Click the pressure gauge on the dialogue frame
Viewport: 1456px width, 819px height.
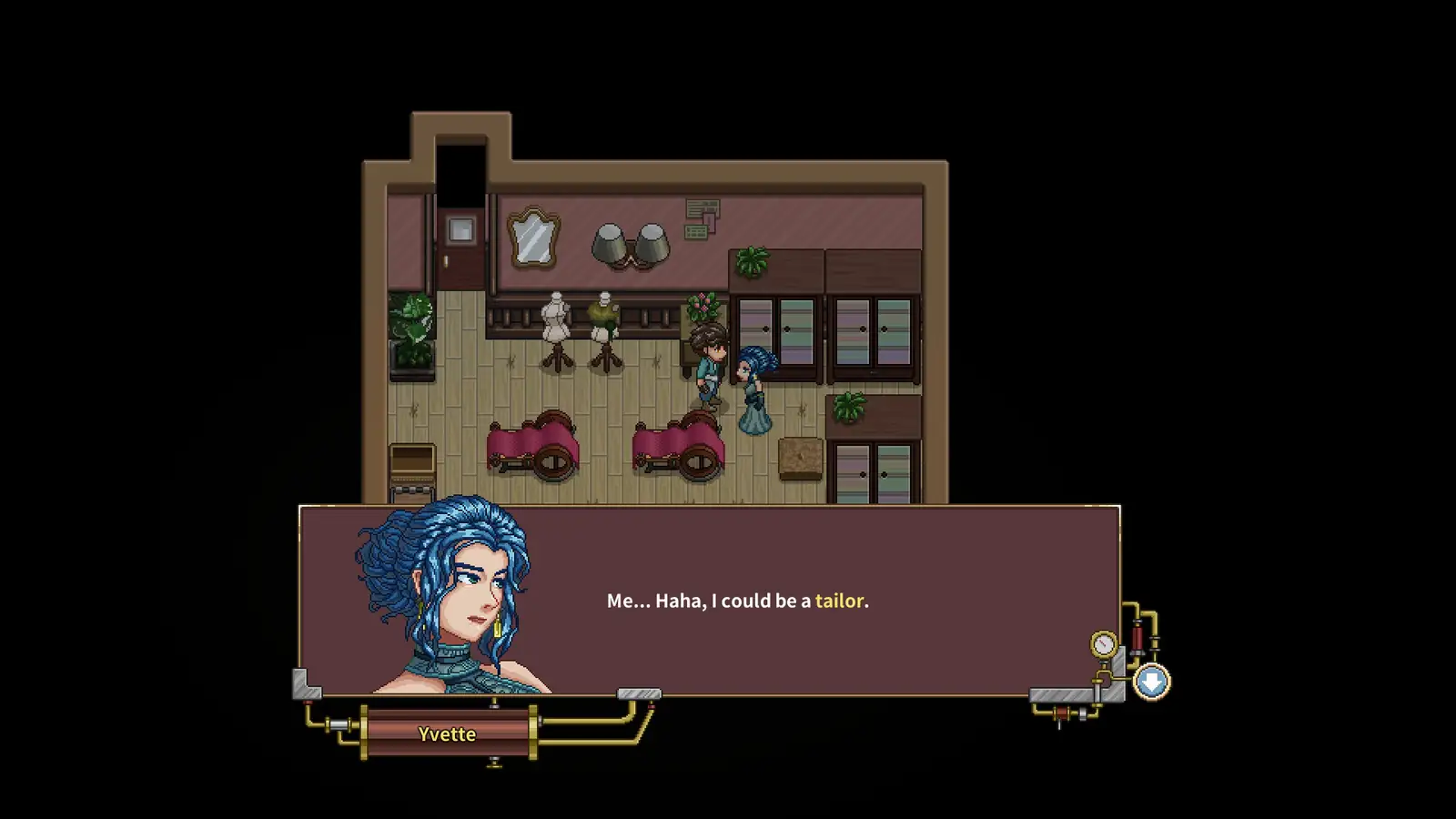click(x=1103, y=643)
